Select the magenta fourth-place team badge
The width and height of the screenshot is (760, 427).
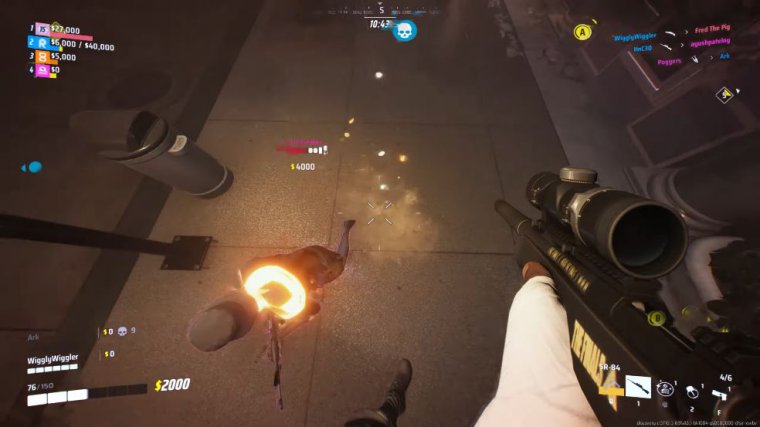[x=43, y=70]
